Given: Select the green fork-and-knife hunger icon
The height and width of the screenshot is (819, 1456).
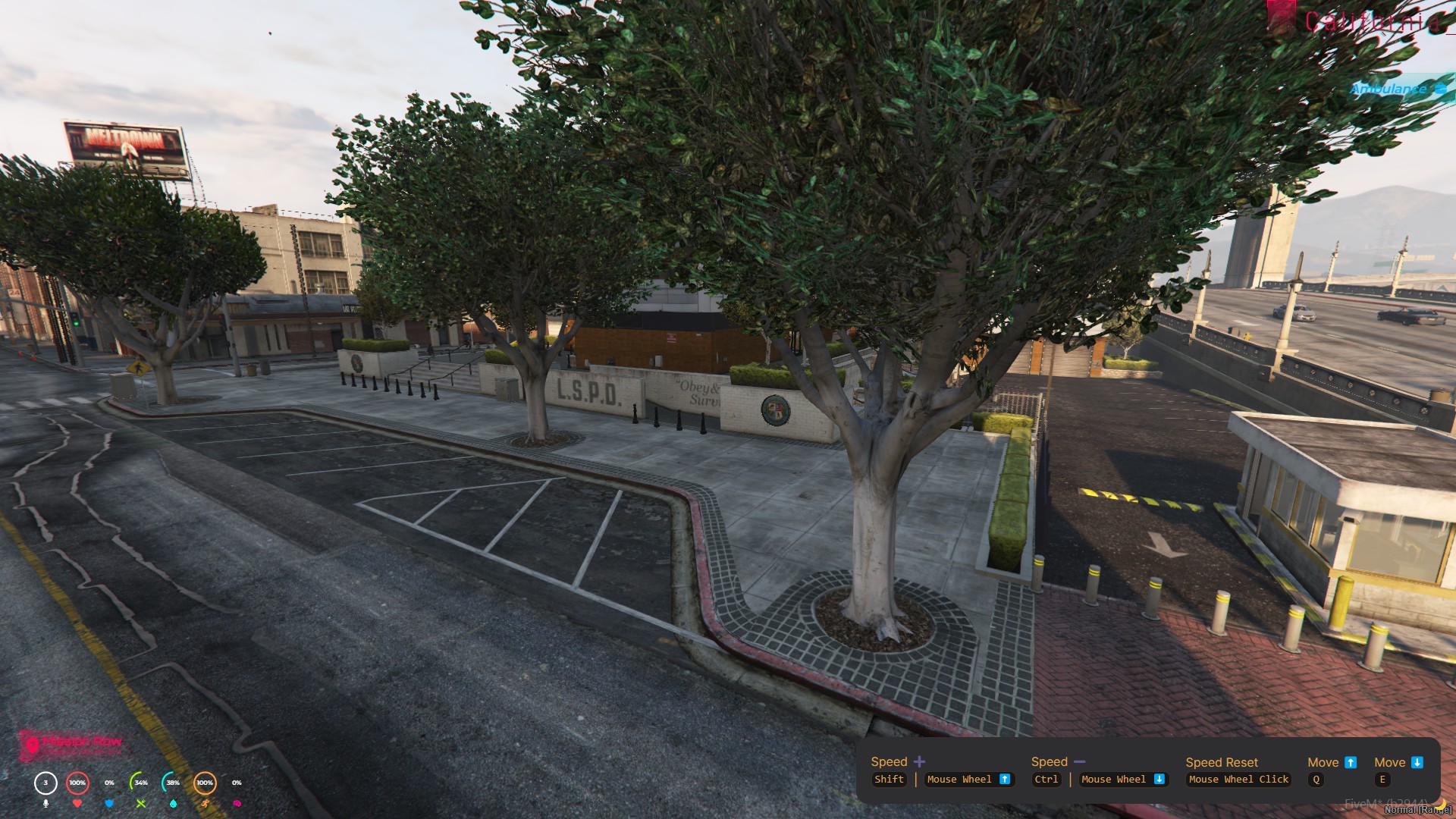Looking at the screenshot, I should click(x=141, y=803).
